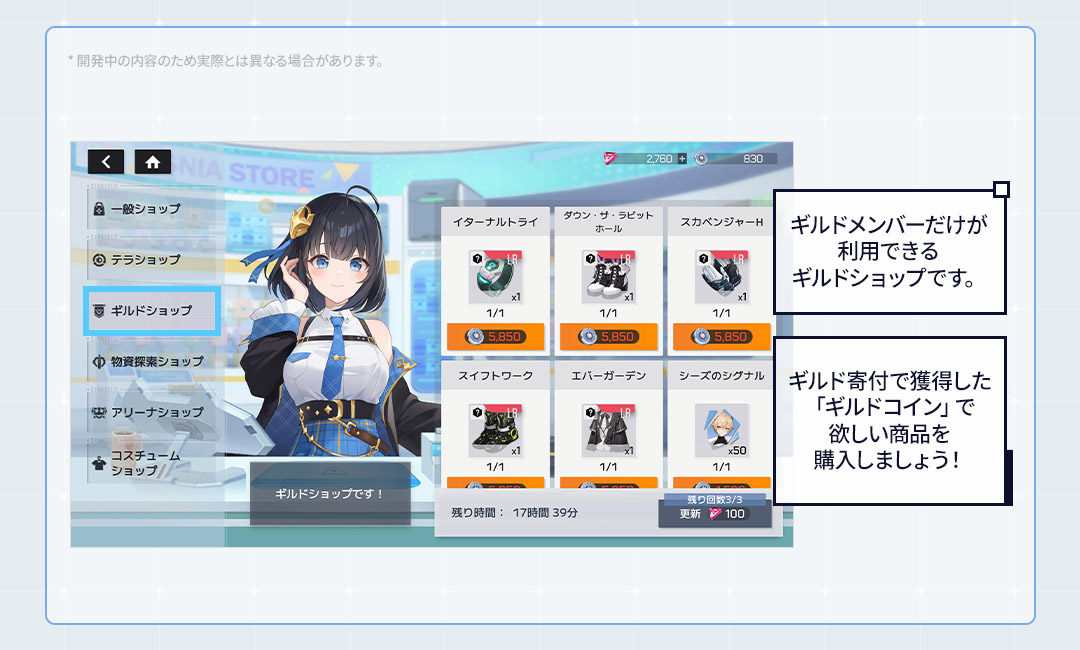
Task: Go back with the arrow button
Action: 106,161
